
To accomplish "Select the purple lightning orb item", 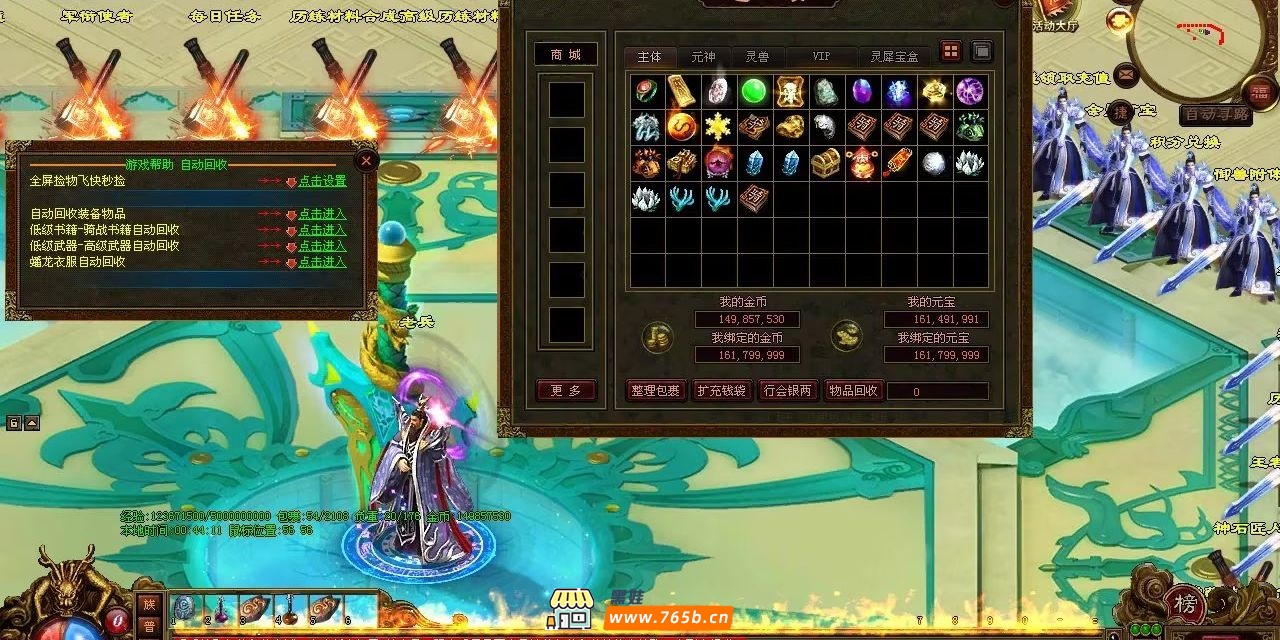I will (969, 92).
